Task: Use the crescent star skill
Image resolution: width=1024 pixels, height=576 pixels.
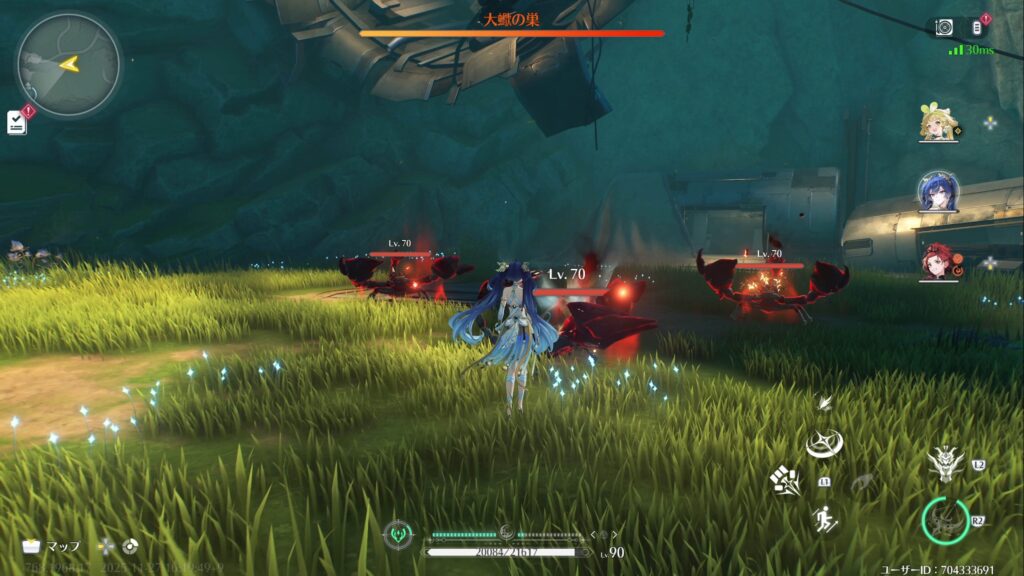Action: click(824, 444)
